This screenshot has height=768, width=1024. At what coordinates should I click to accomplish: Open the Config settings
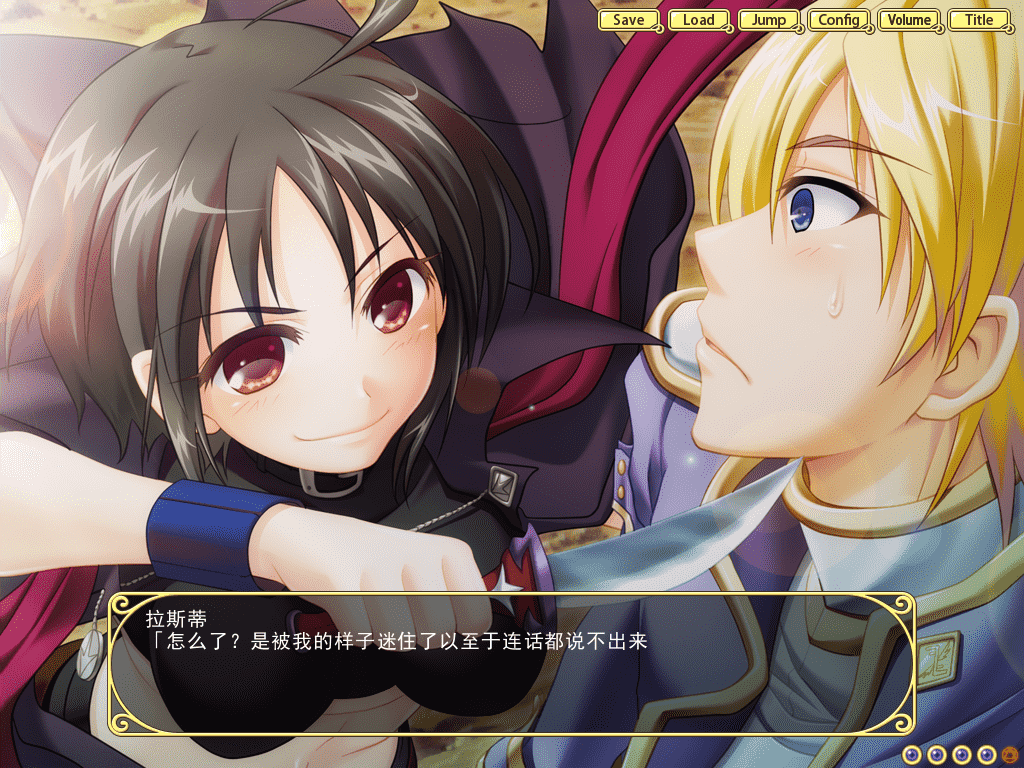(x=839, y=20)
